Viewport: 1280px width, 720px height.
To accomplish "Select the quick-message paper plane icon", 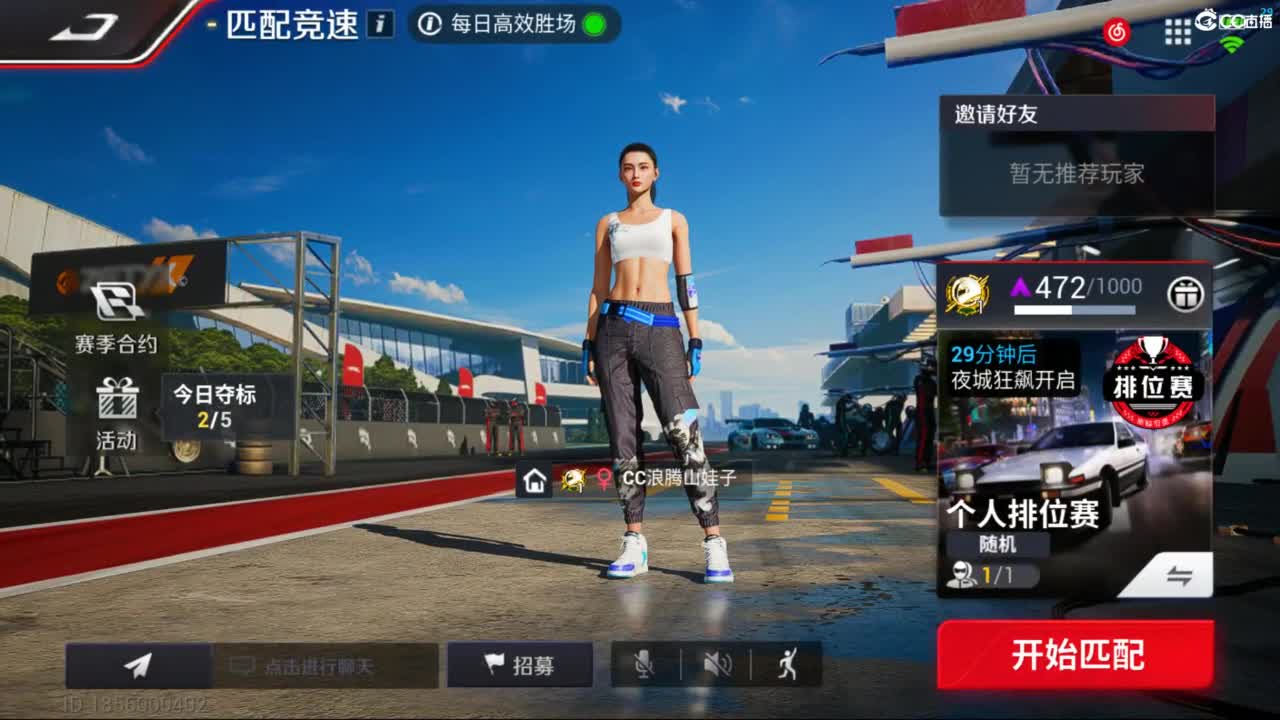I will (x=137, y=663).
